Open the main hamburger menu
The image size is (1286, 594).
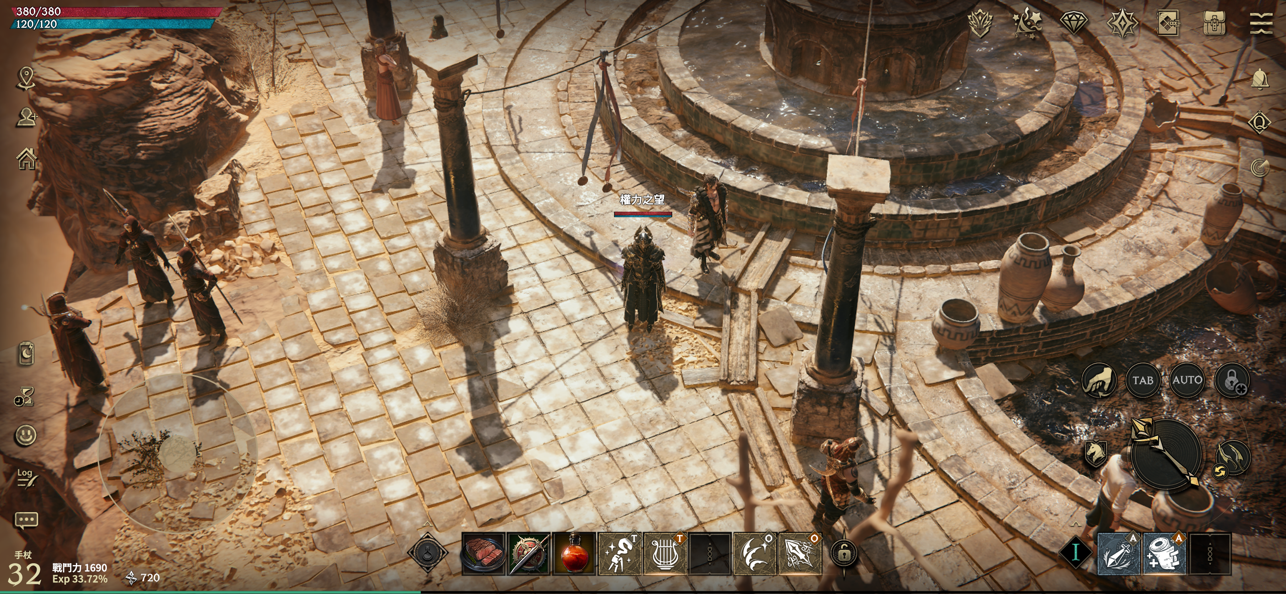pos(1261,22)
